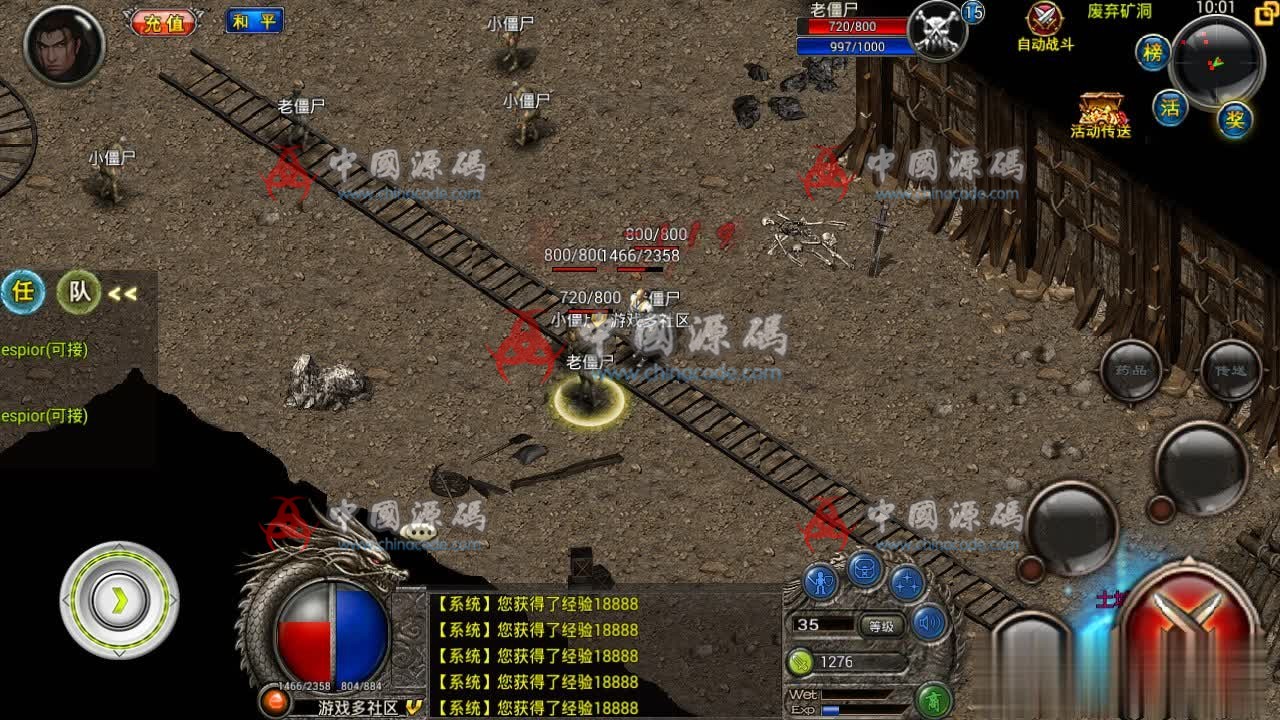The image size is (1280, 720).
Task: Click the yellow overlapping-squares window icon
Action: point(1264,12)
